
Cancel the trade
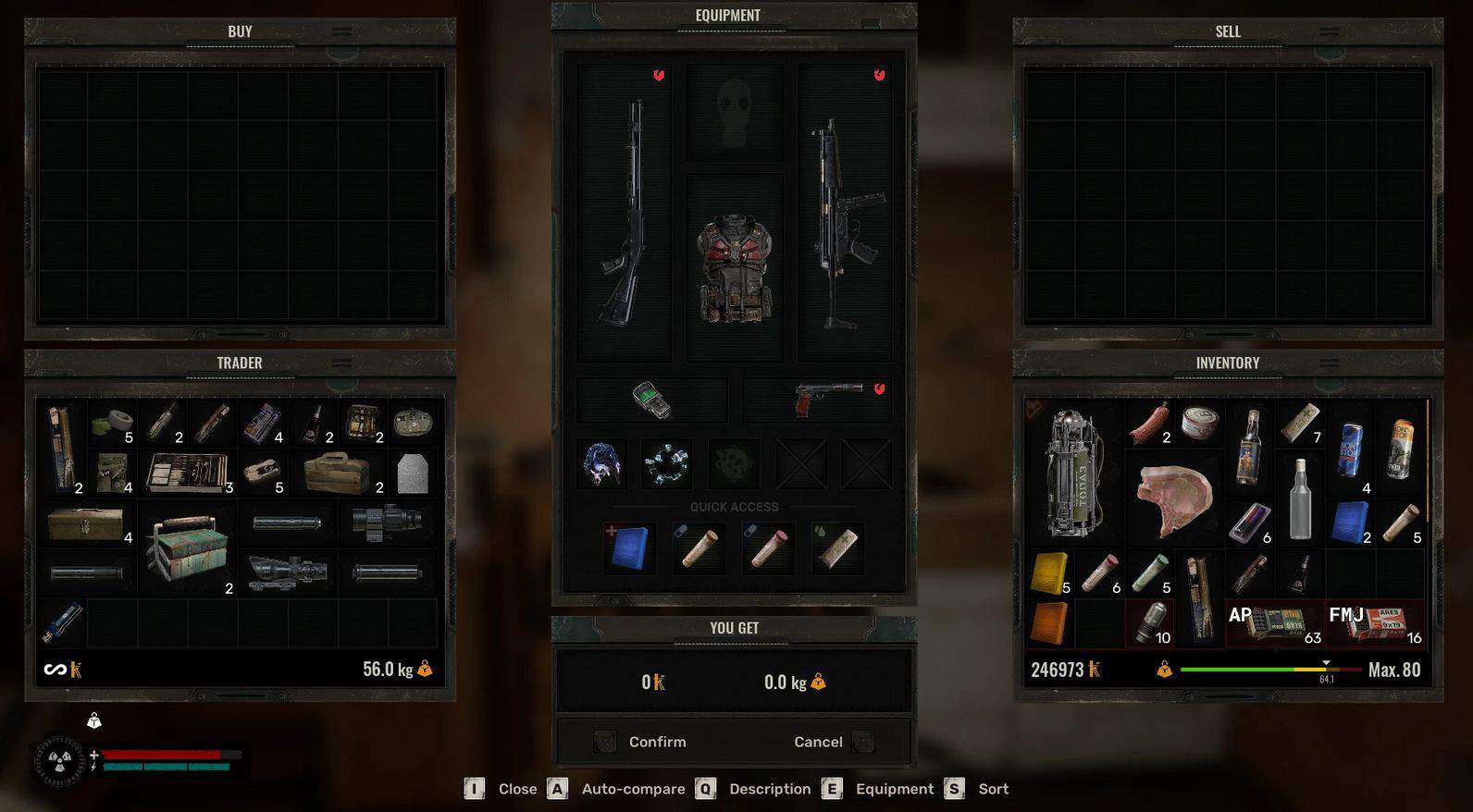[819, 742]
